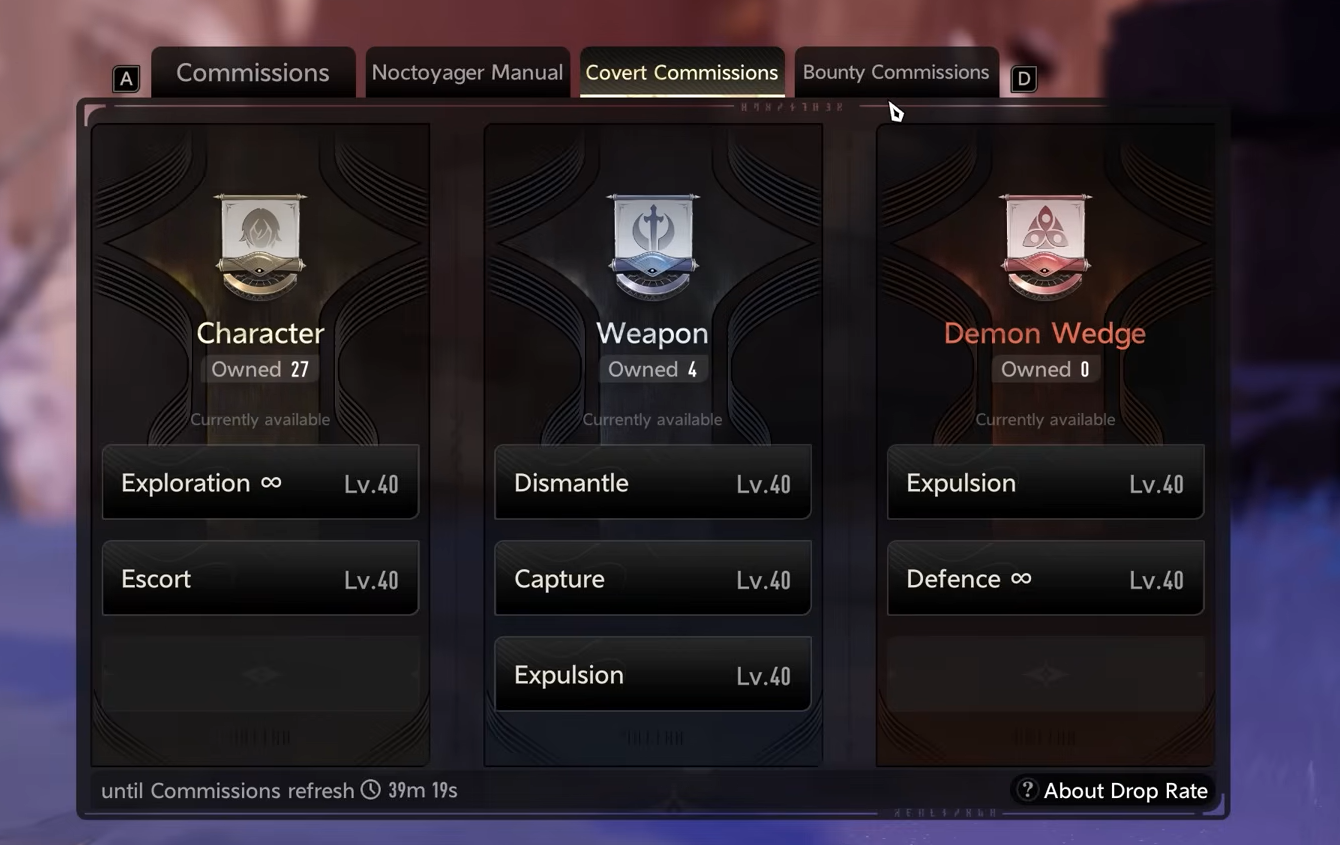Click the Owned 0 counter under Demon Wedge

tap(1045, 369)
